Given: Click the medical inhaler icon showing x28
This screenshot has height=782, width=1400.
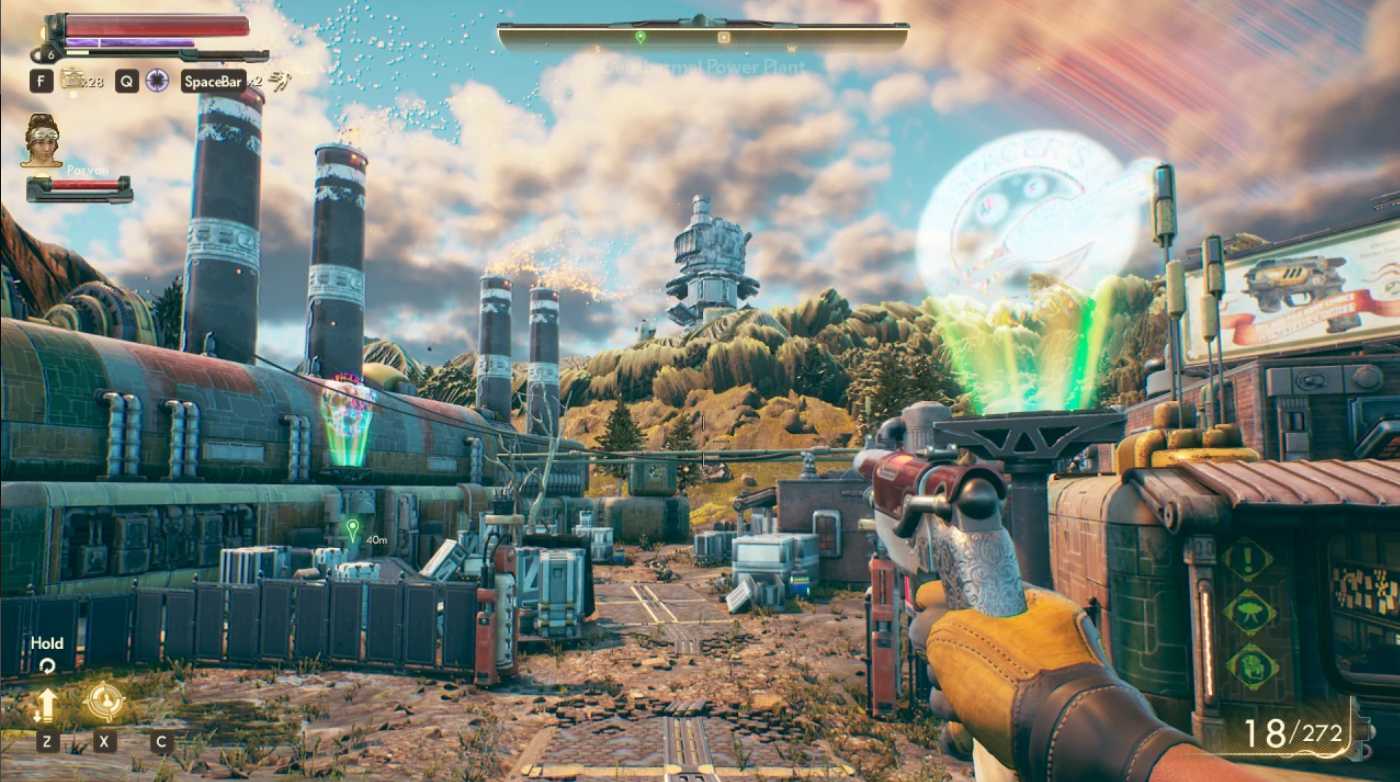Looking at the screenshot, I should [x=73, y=81].
